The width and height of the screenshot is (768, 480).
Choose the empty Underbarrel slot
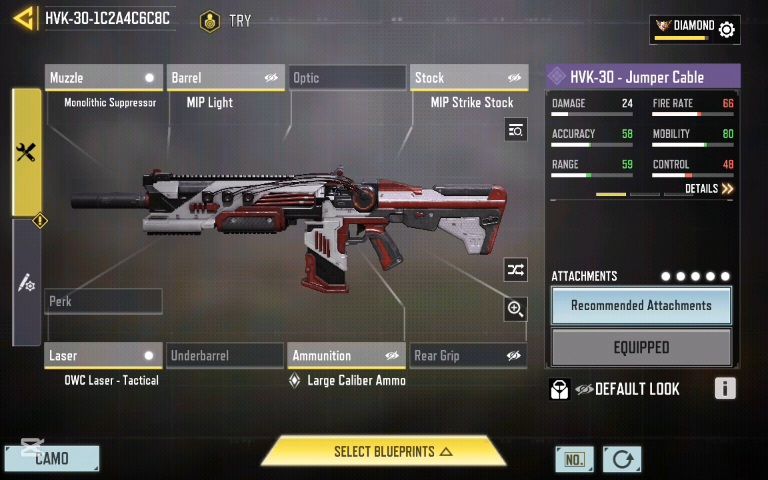225,355
